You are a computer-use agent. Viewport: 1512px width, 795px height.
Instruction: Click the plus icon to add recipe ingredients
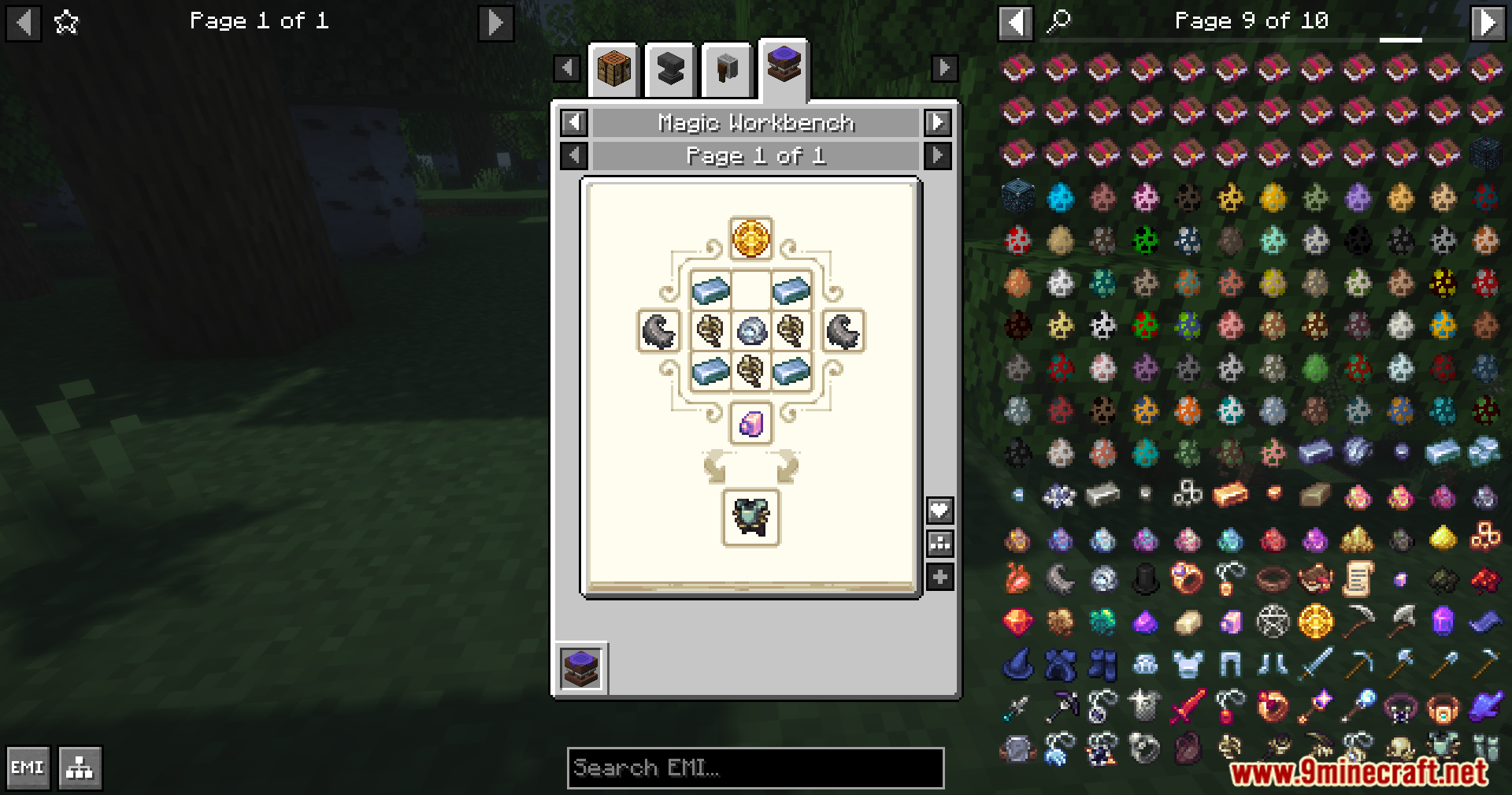939,577
